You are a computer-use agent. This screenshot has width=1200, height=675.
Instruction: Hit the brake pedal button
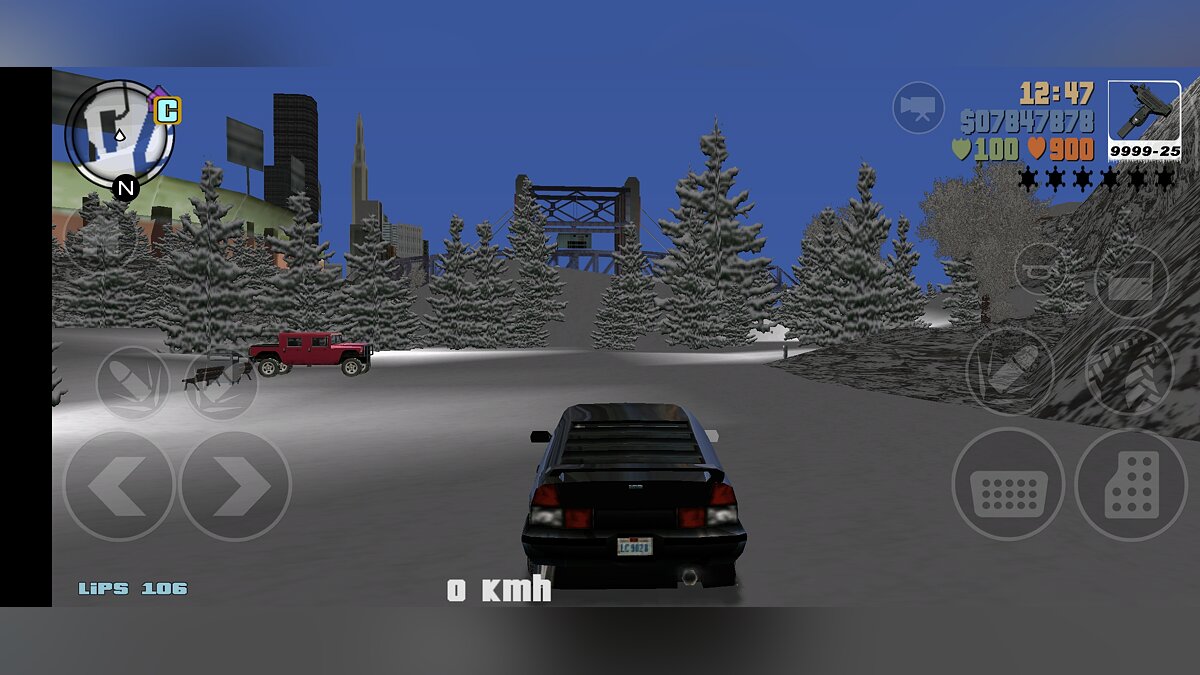1008,485
